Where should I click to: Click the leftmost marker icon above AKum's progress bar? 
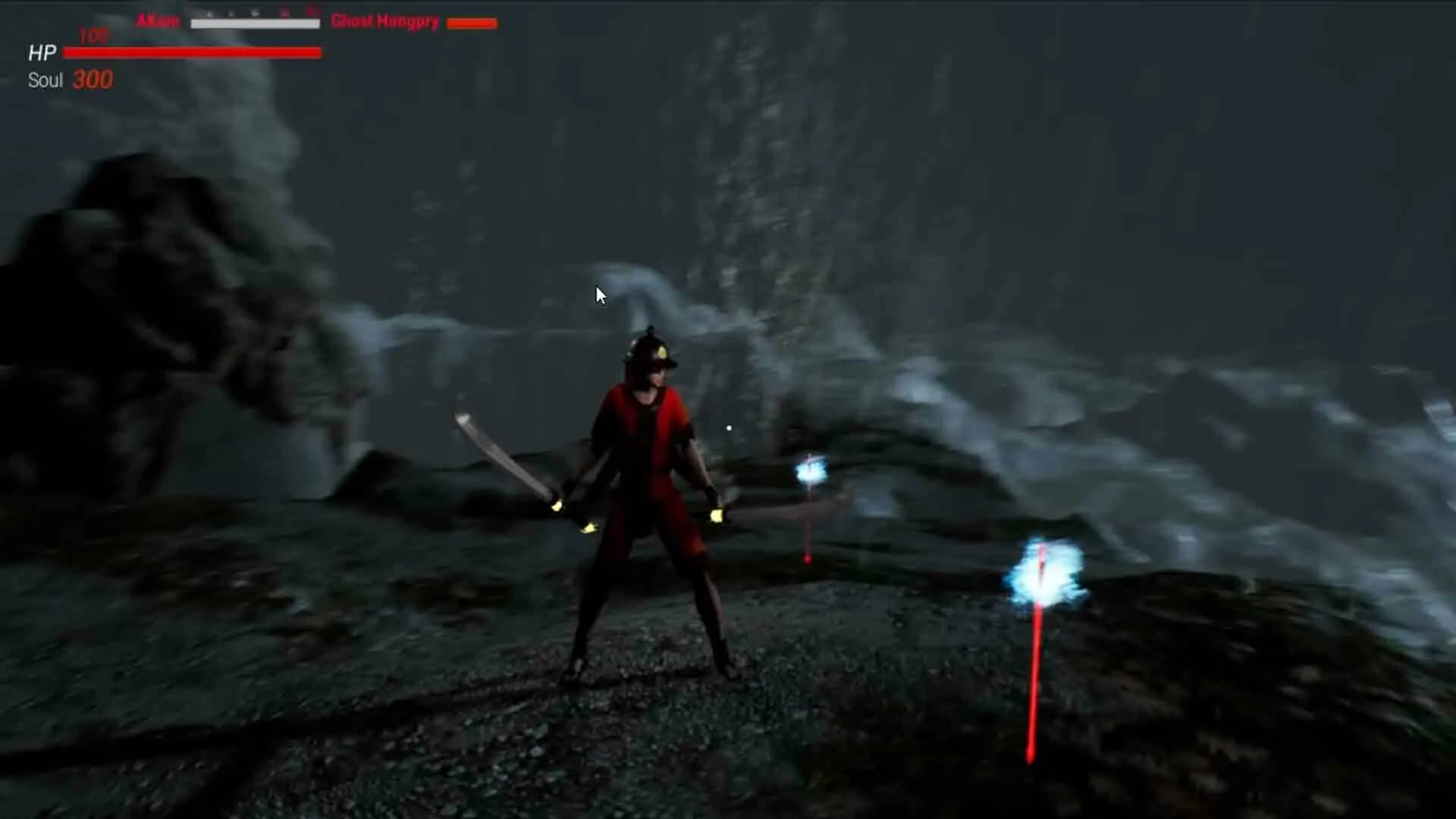click(x=209, y=14)
